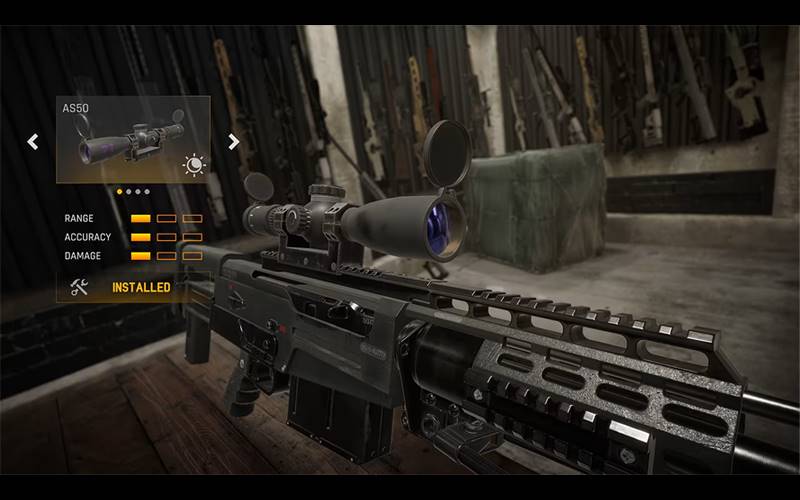Screen dimensions: 800x500
Task: Go to the previous scope with the left arrow
Action: (x=33, y=141)
